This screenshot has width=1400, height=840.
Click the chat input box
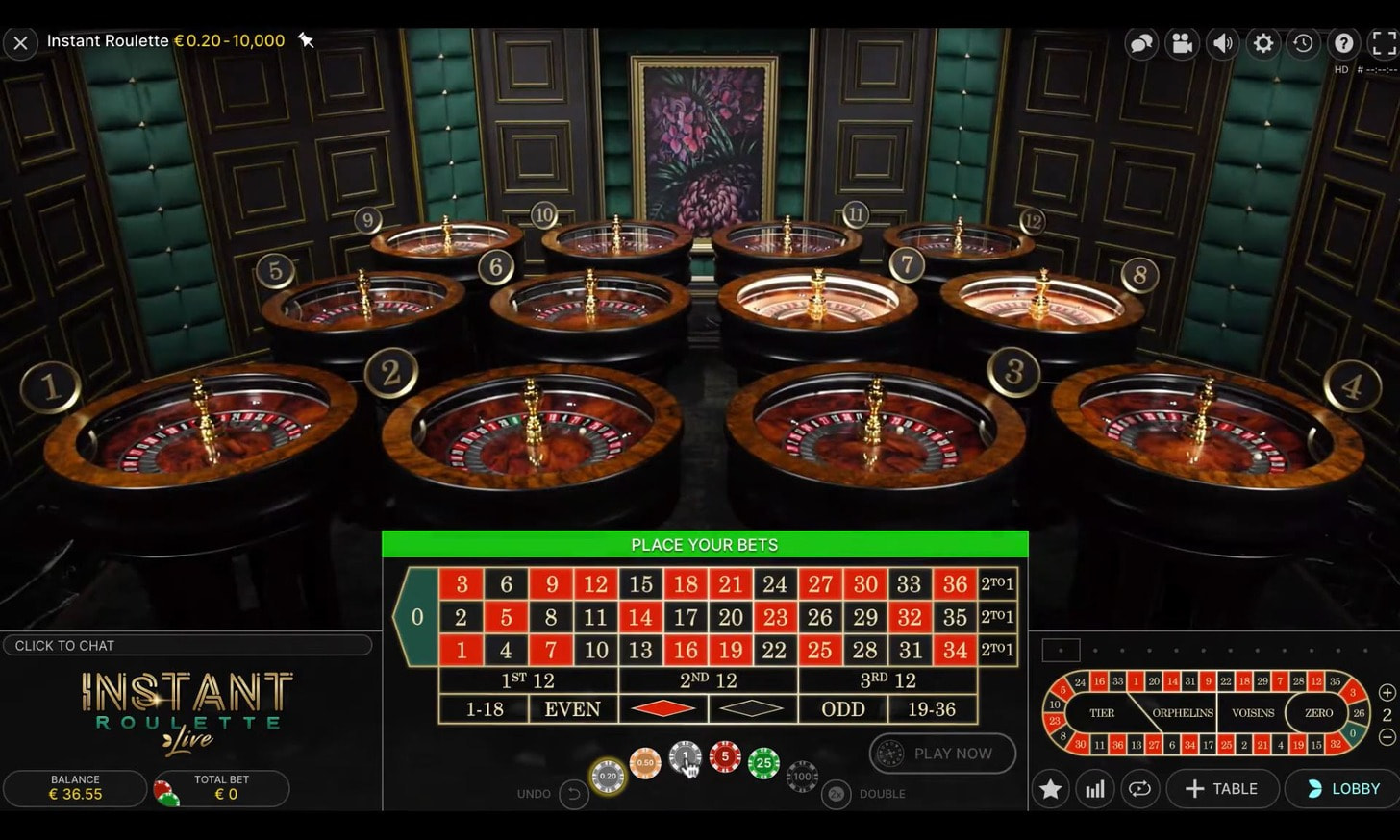point(187,645)
